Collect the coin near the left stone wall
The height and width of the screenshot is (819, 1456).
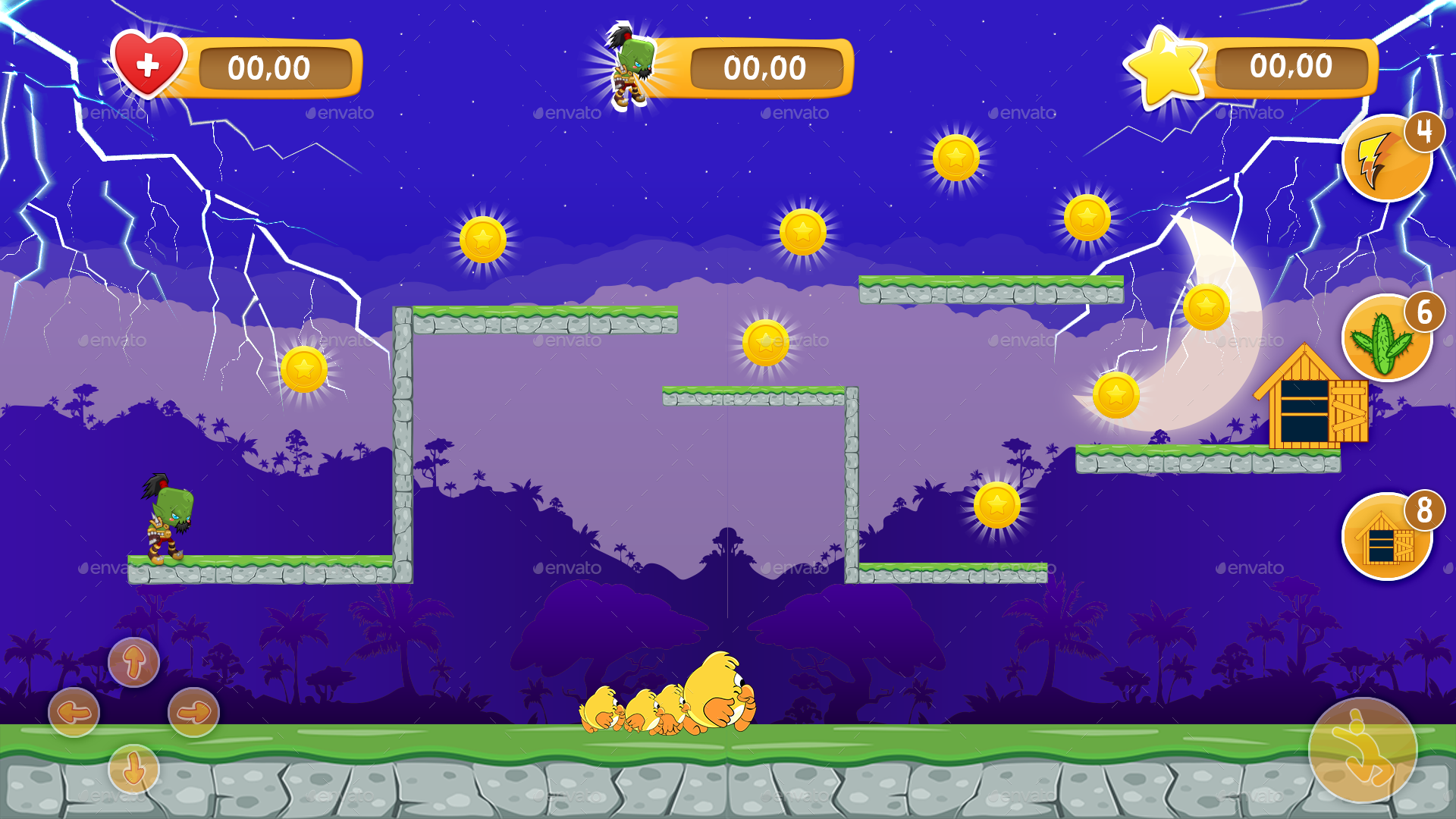click(x=303, y=372)
